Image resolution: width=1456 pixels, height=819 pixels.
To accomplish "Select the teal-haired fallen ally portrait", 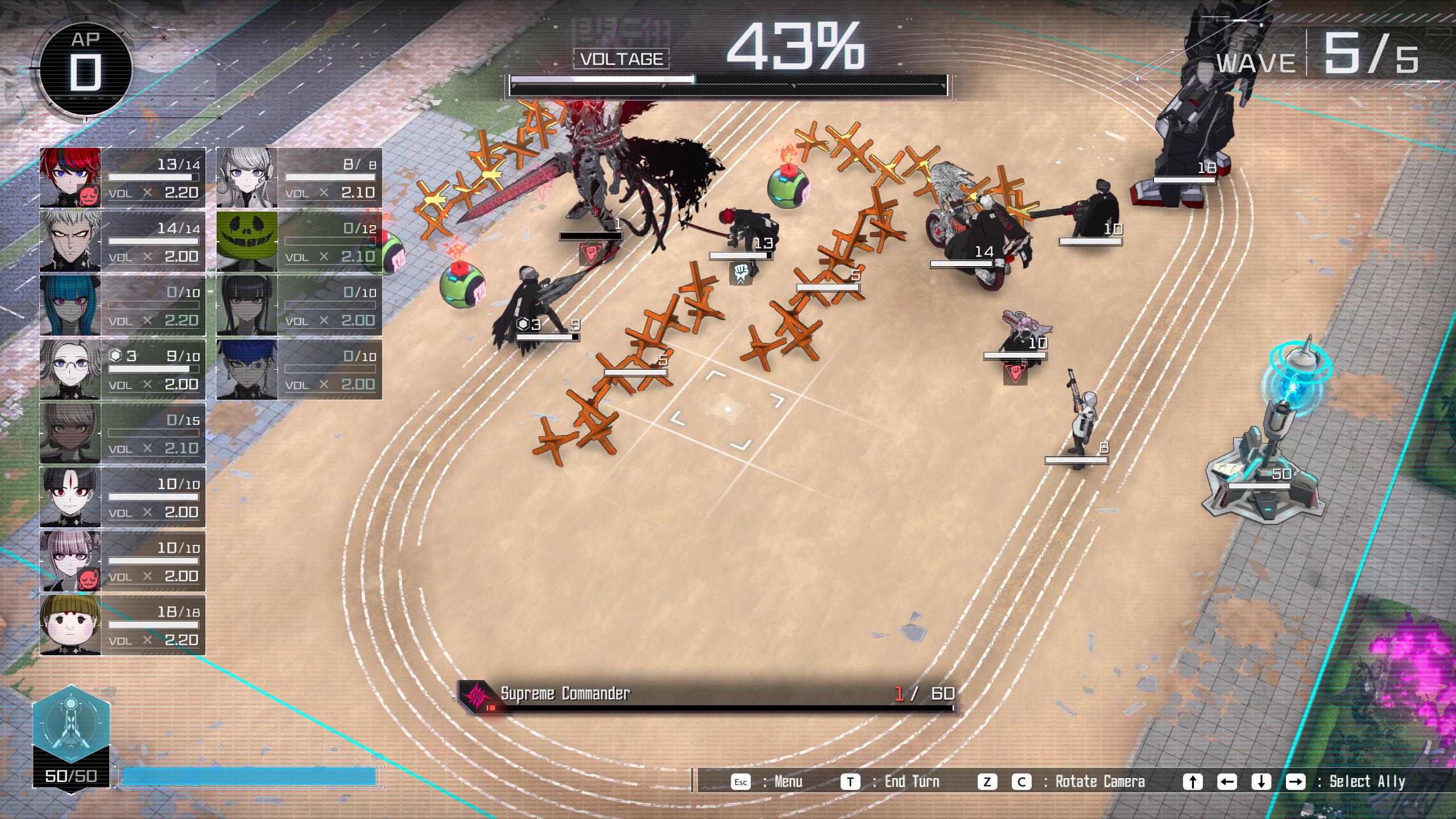I will click(71, 305).
